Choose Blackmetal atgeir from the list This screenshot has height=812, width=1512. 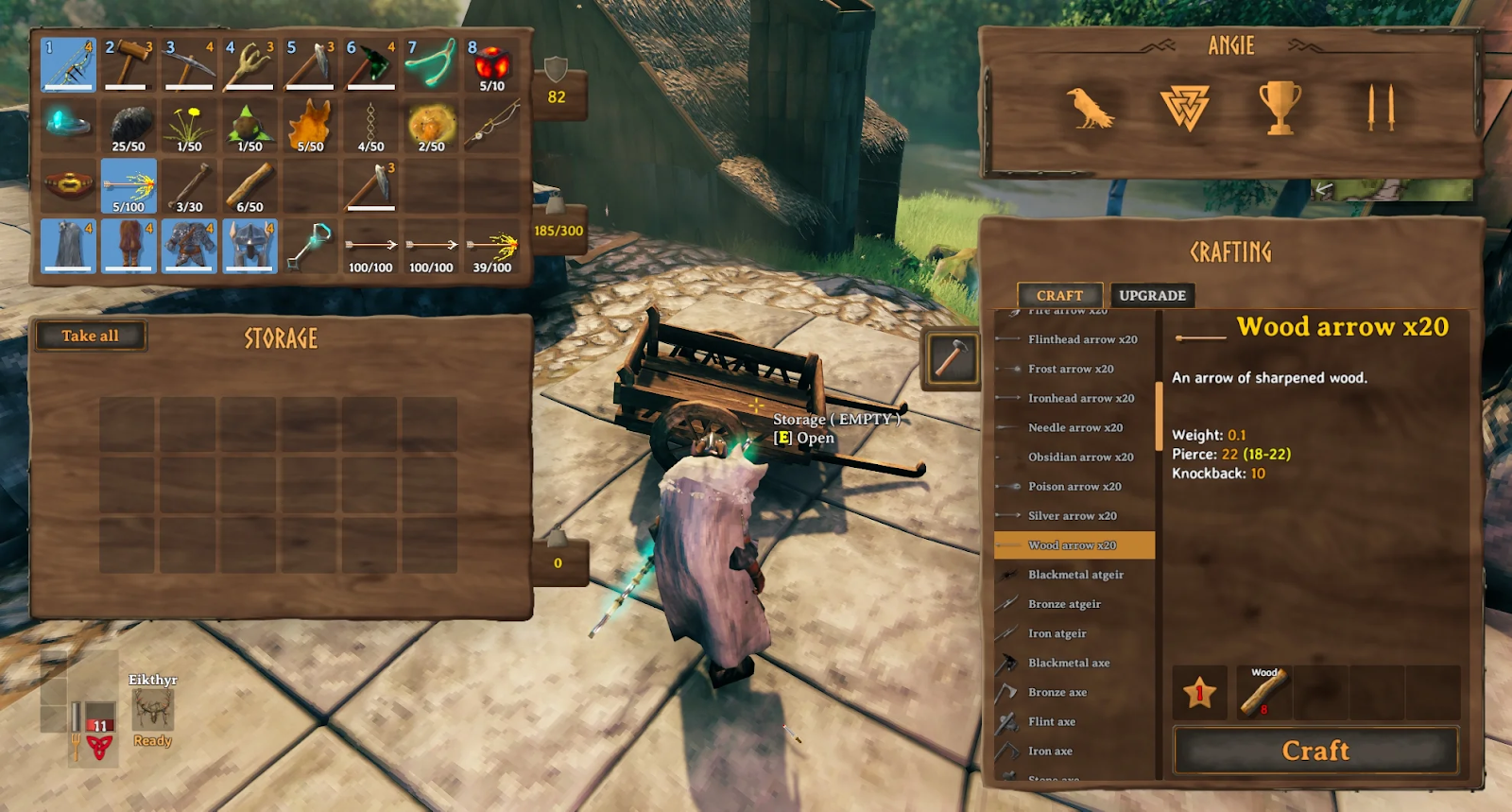coord(1075,575)
